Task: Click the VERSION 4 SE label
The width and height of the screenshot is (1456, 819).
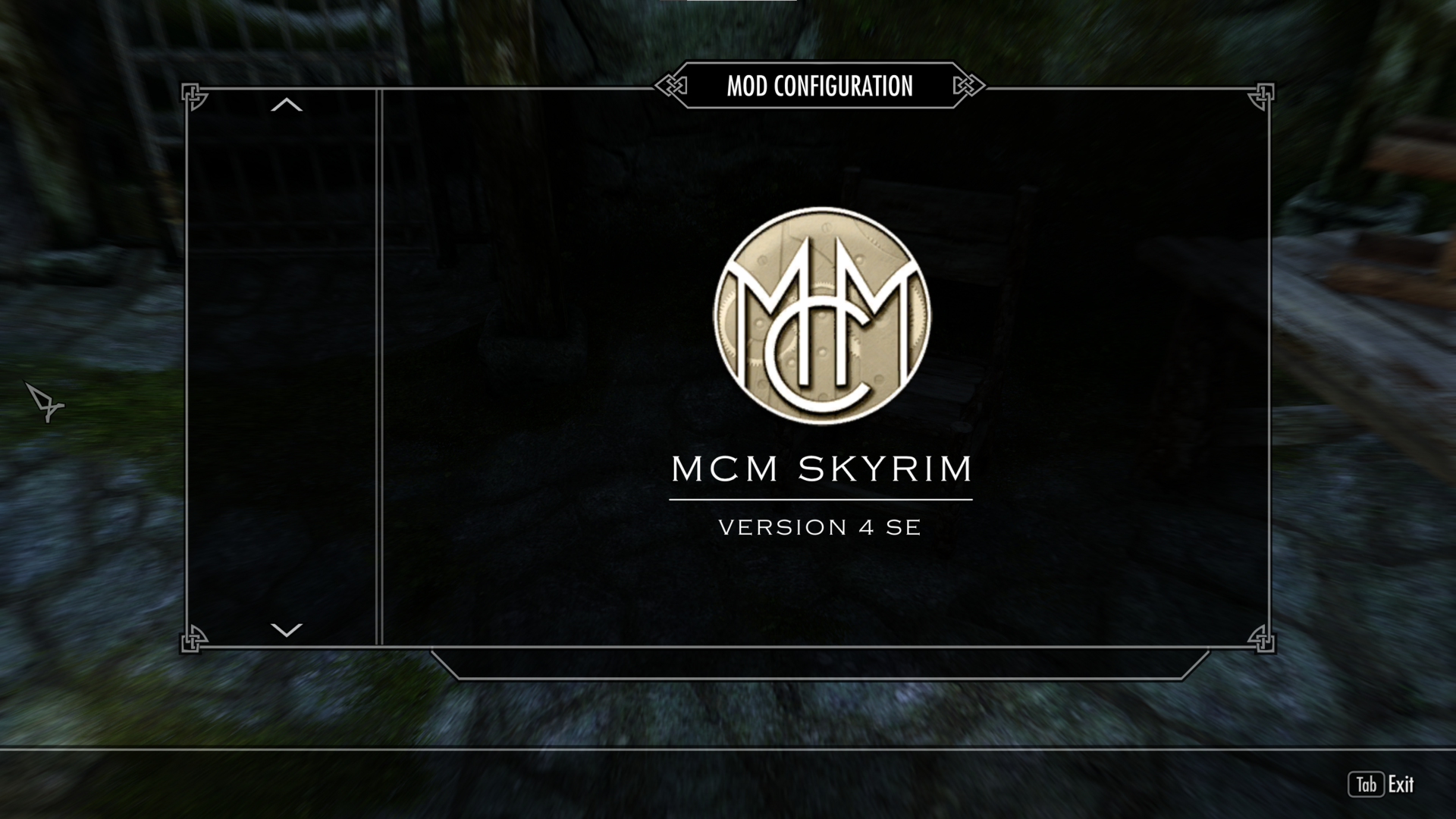Action: pos(821,528)
